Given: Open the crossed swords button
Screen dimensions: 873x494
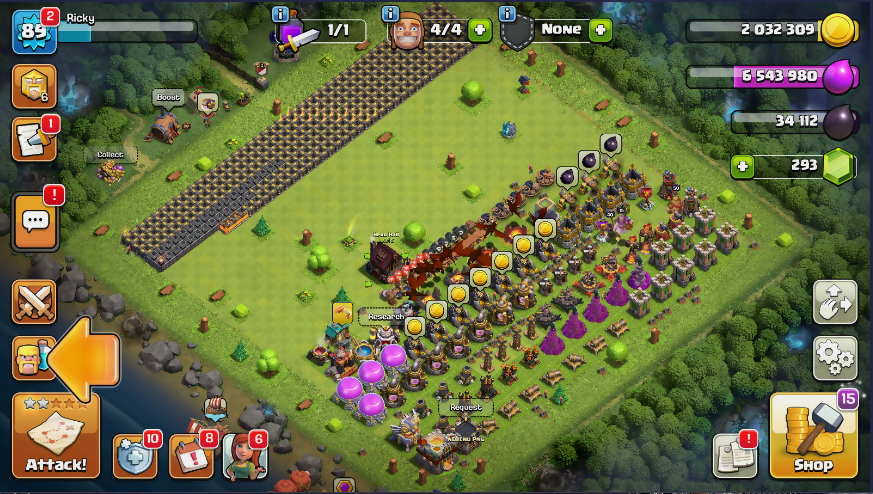Looking at the screenshot, I should [33, 301].
